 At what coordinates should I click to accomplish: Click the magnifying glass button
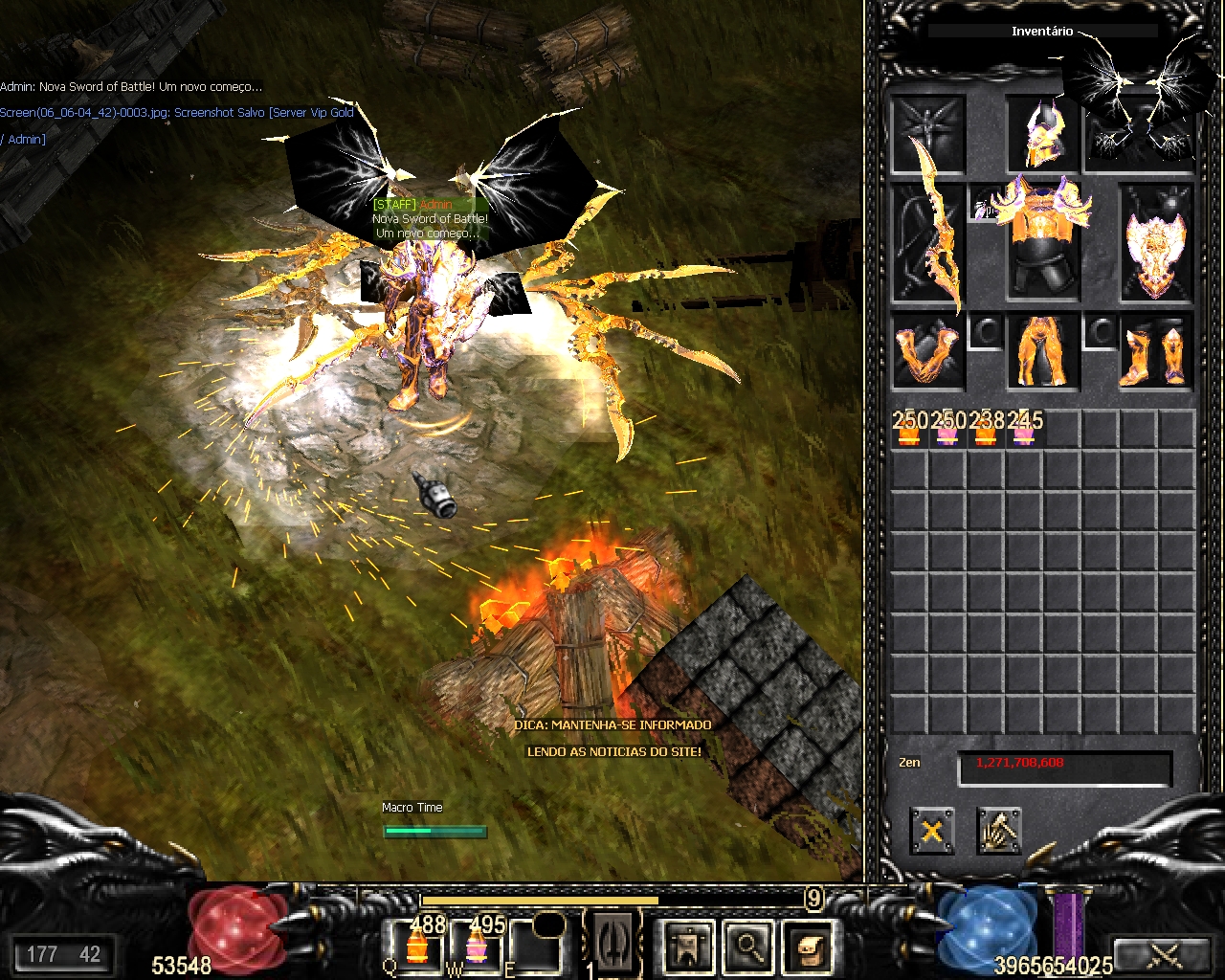click(x=747, y=947)
